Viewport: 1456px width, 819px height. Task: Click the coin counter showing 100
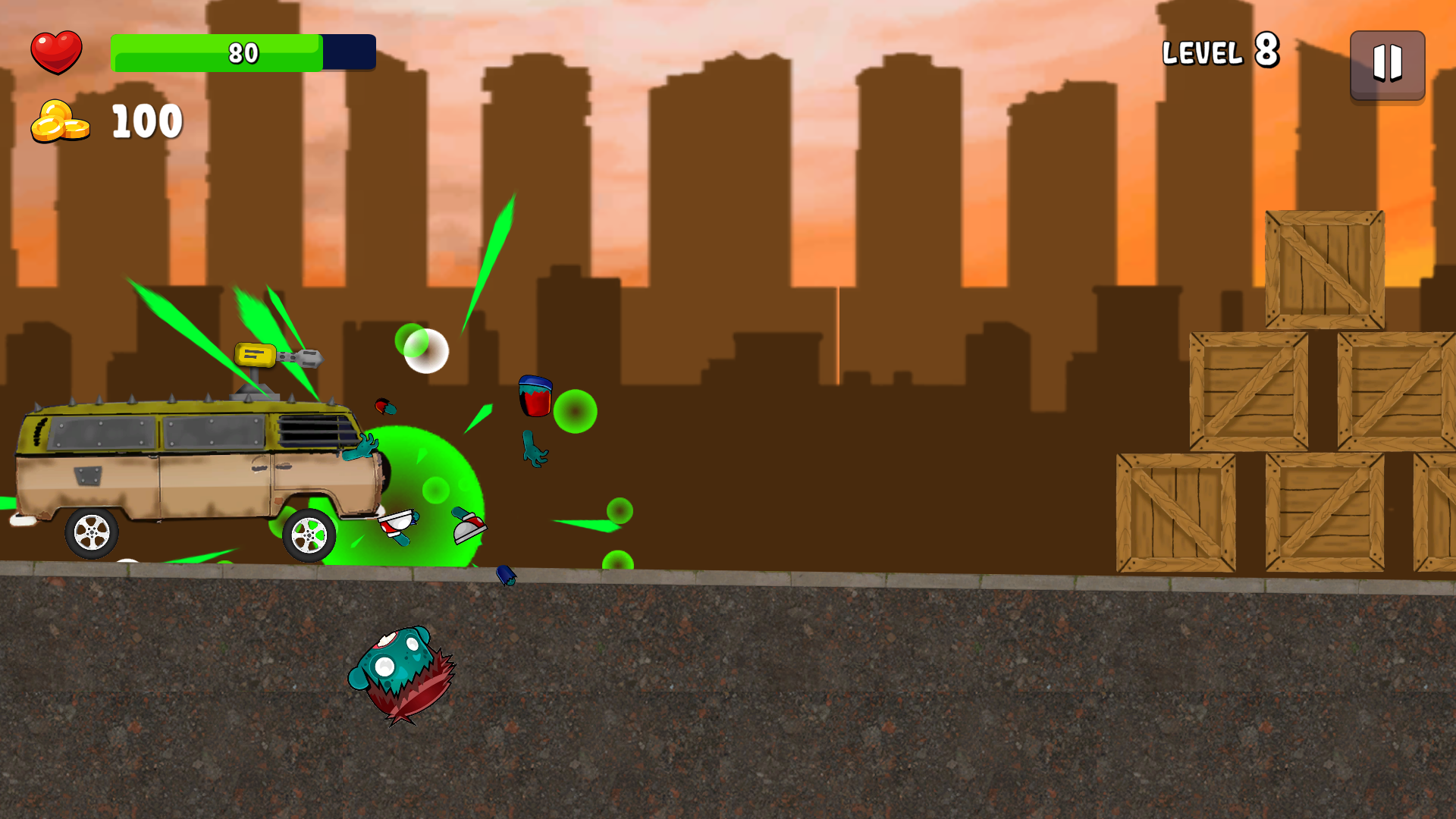(146, 120)
